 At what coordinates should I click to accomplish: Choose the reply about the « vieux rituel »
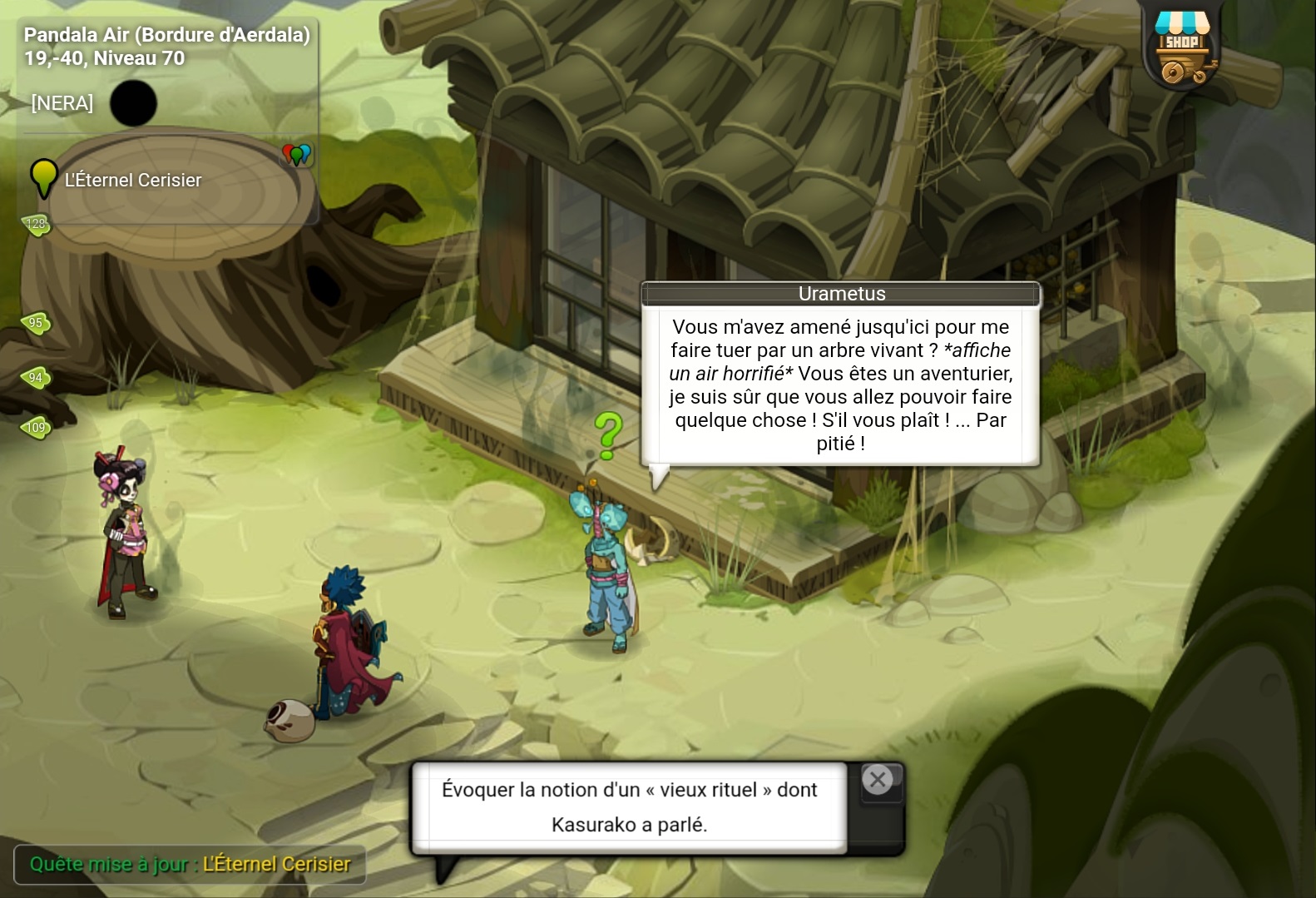629,806
